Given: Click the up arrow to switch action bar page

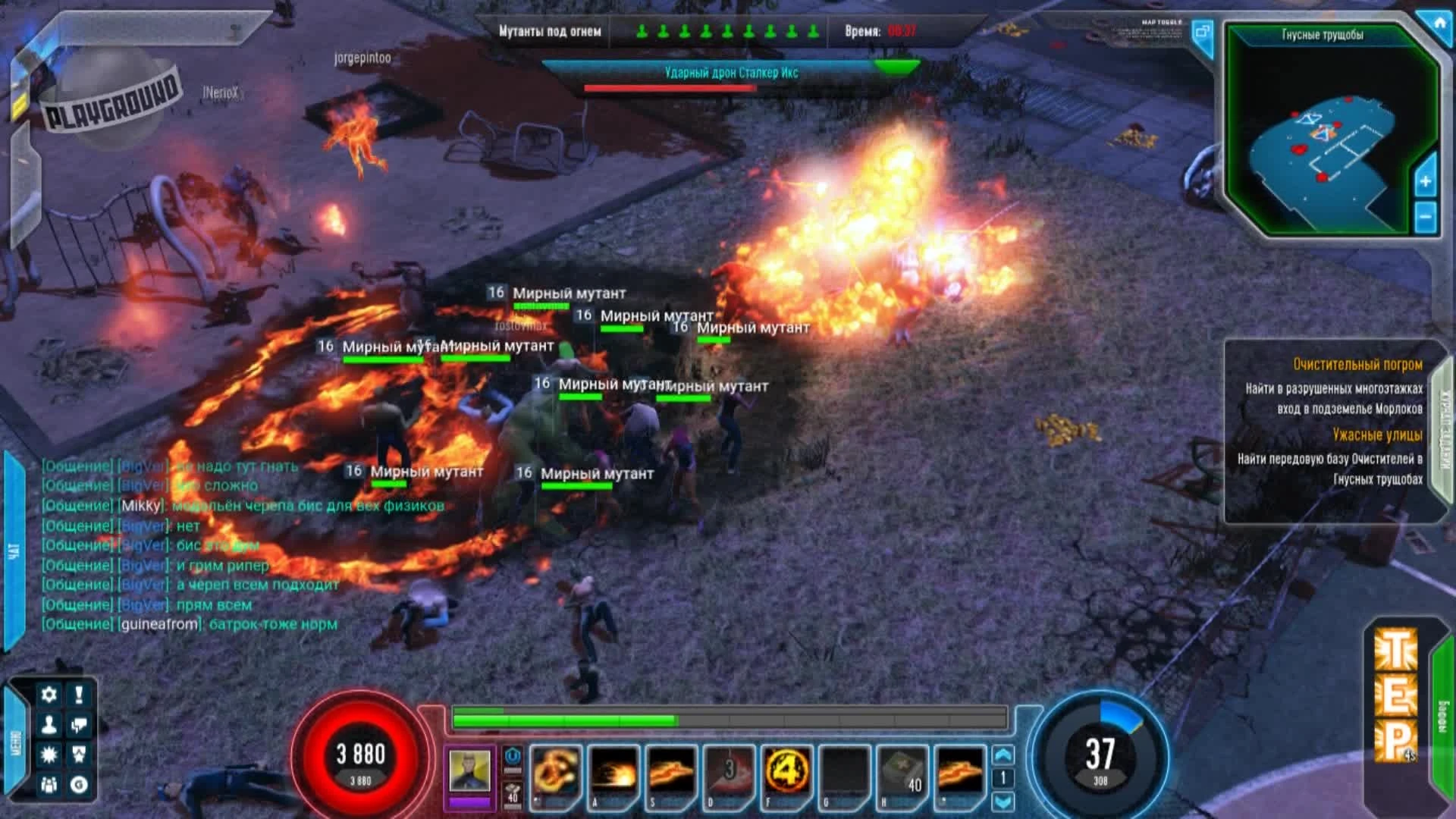Looking at the screenshot, I should [1003, 753].
